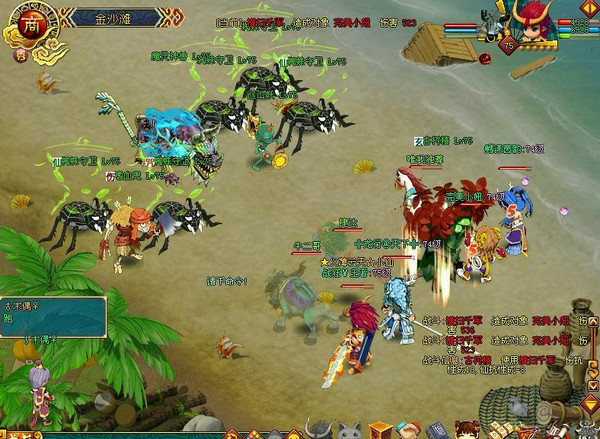Click the girl face icon with hair buns
Viewport: 600px width, 439px height.
467,431
